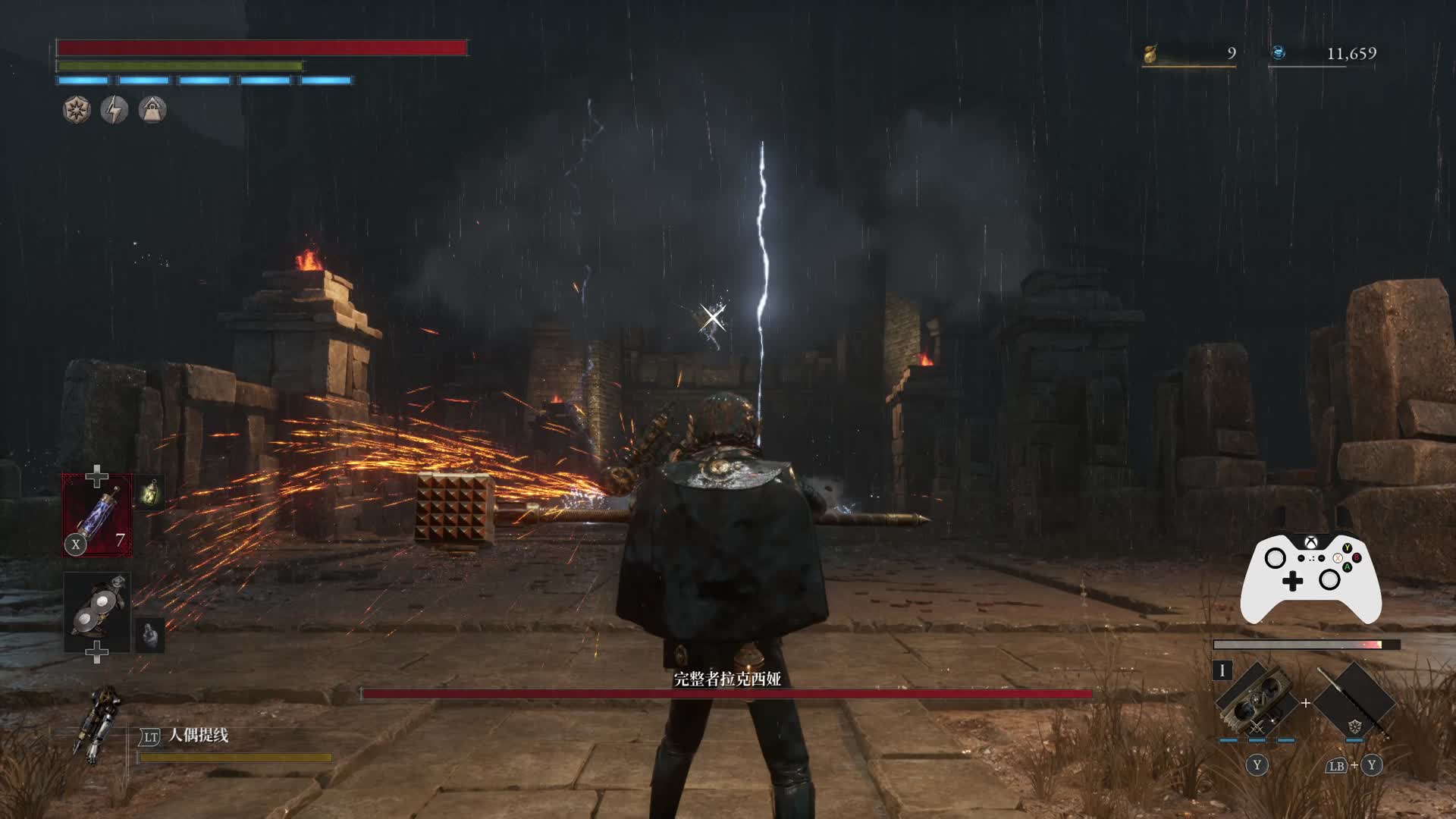
Task: Click the lightning bolt status icon
Action: 115,110
